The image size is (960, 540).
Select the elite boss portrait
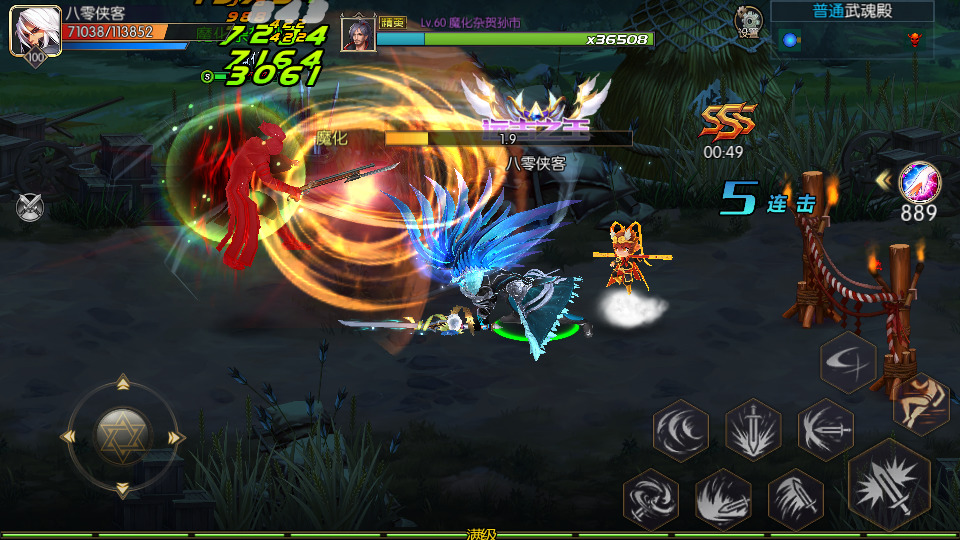(357, 34)
